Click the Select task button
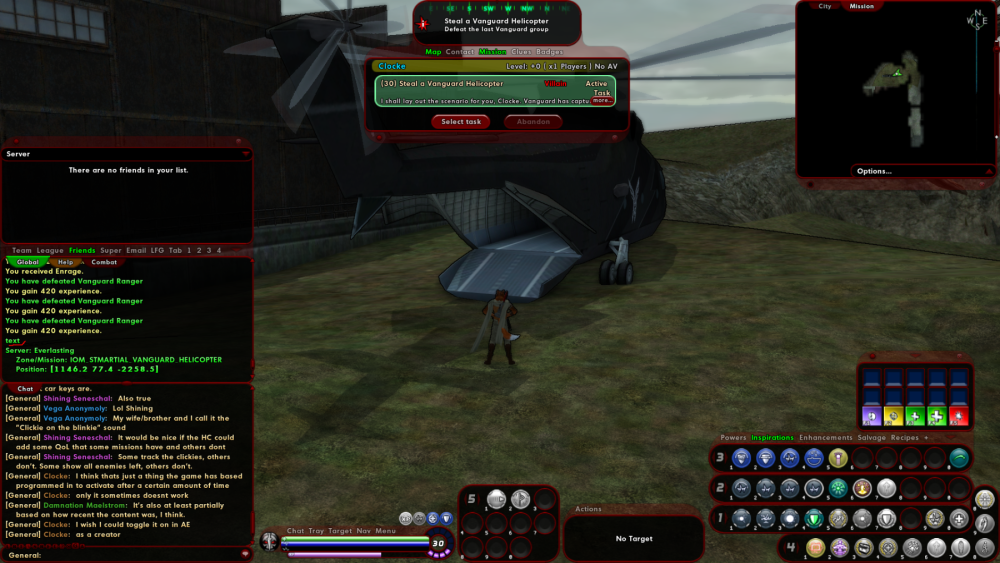Image resolution: width=1000 pixels, height=563 pixels. pyautogui.click(x=461, y=122)
